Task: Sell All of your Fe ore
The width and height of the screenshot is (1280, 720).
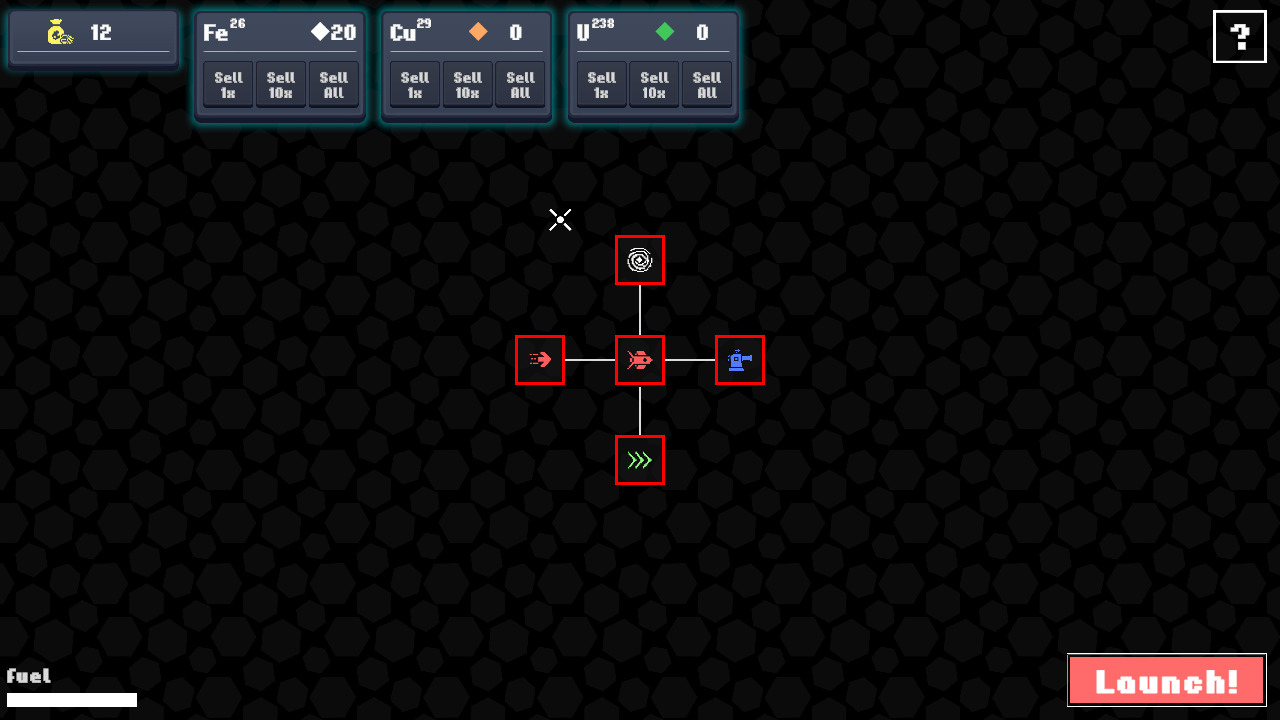Action: (x=333, y=84)
